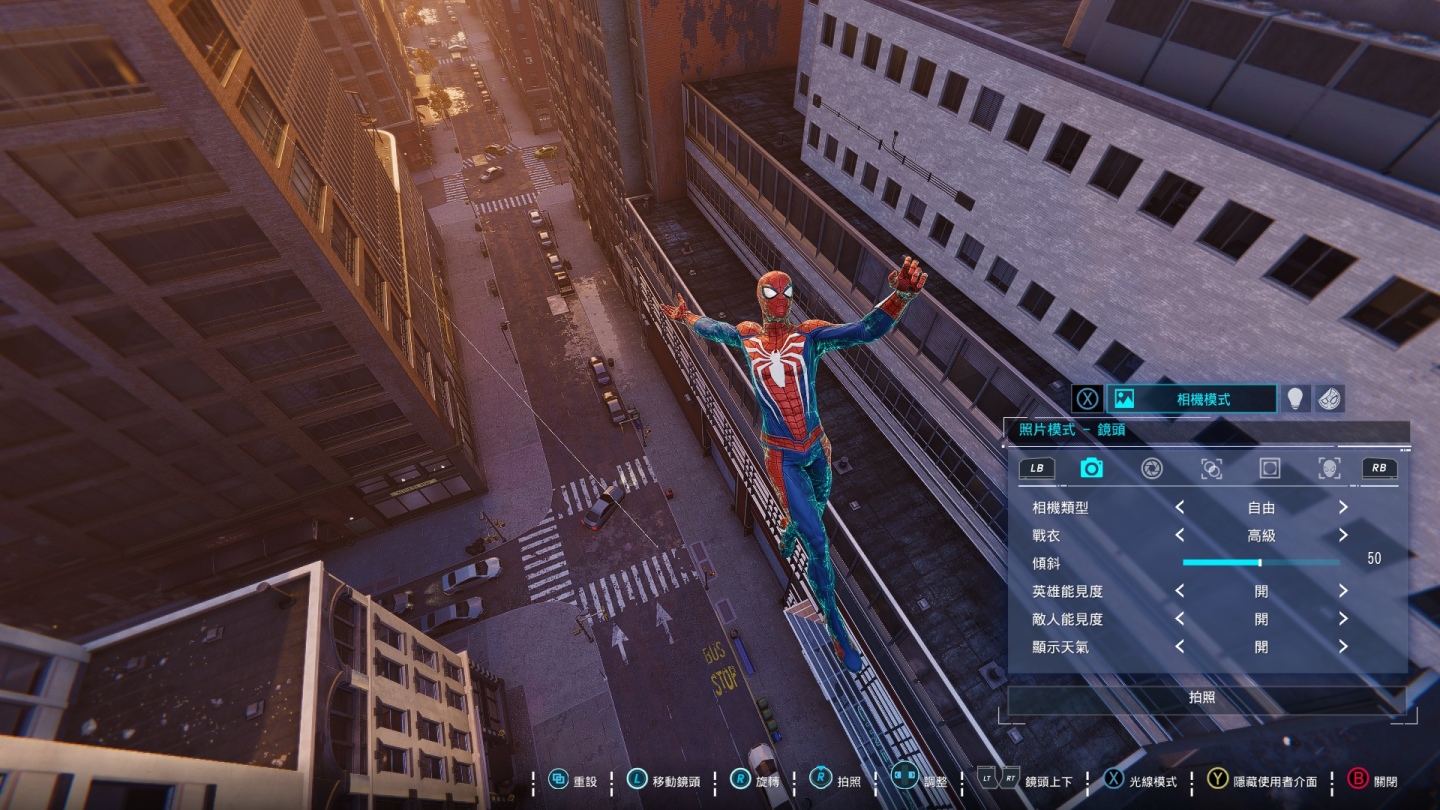
Task: Open the square frame settings tab
Action: tap(1270, 468)
